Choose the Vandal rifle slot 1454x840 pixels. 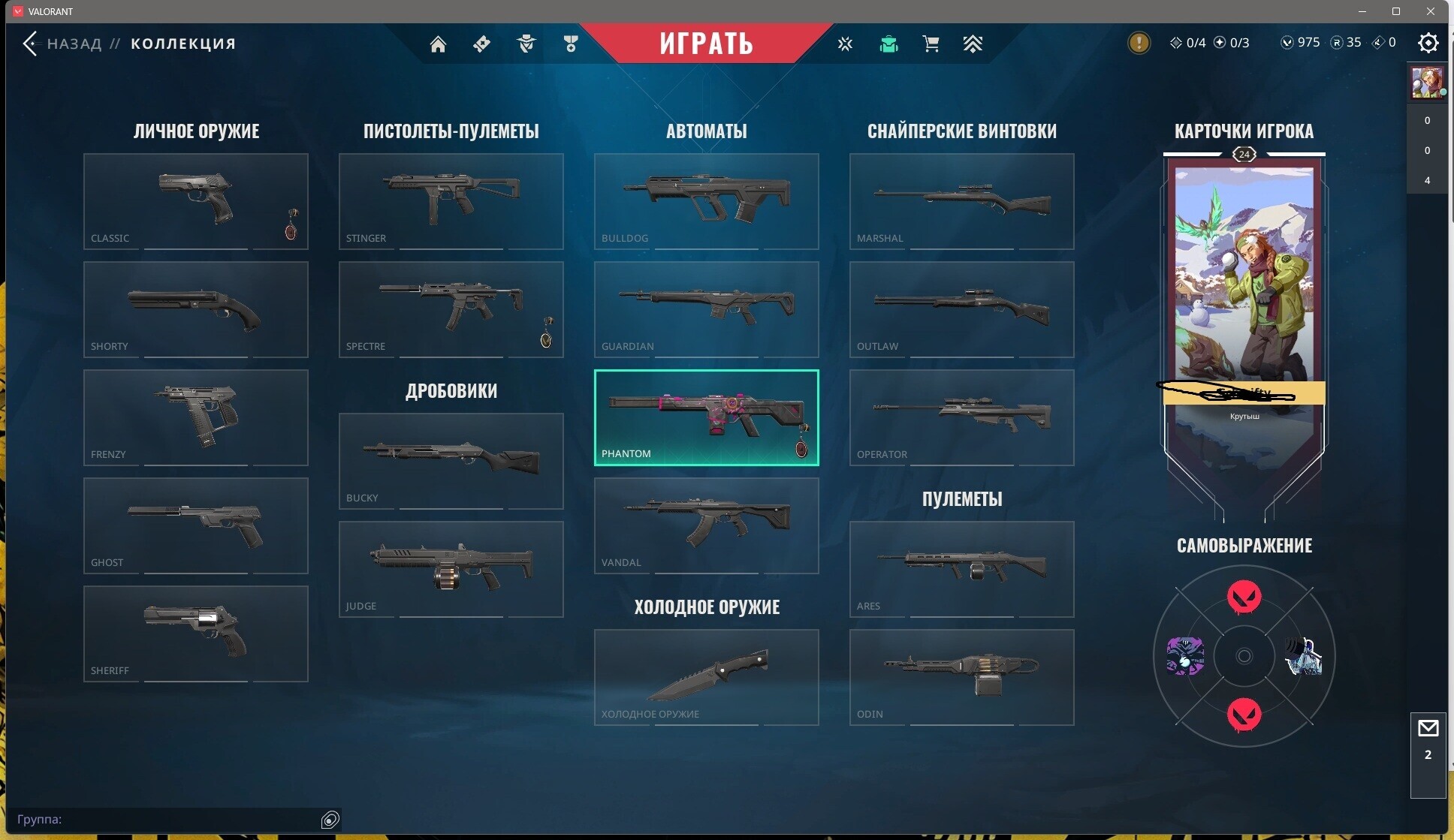tap(706, 525)
